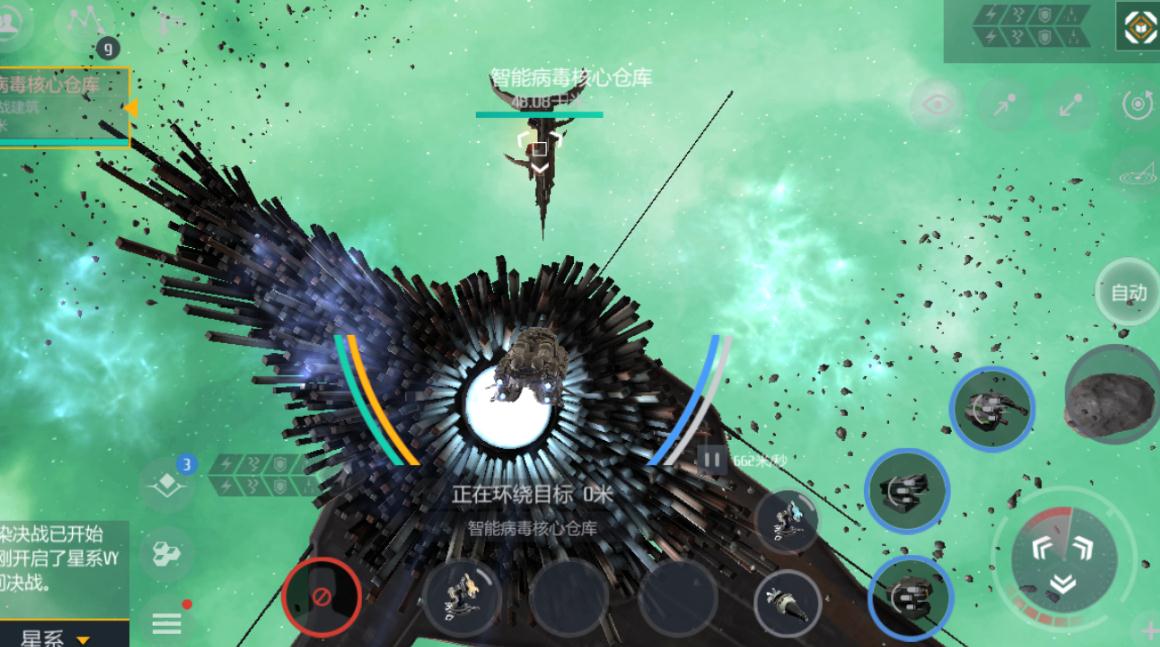This screenshot has height=647, width=1160.
Task: Tap the 自动 autopilot button
Action: coord(1128,293)
